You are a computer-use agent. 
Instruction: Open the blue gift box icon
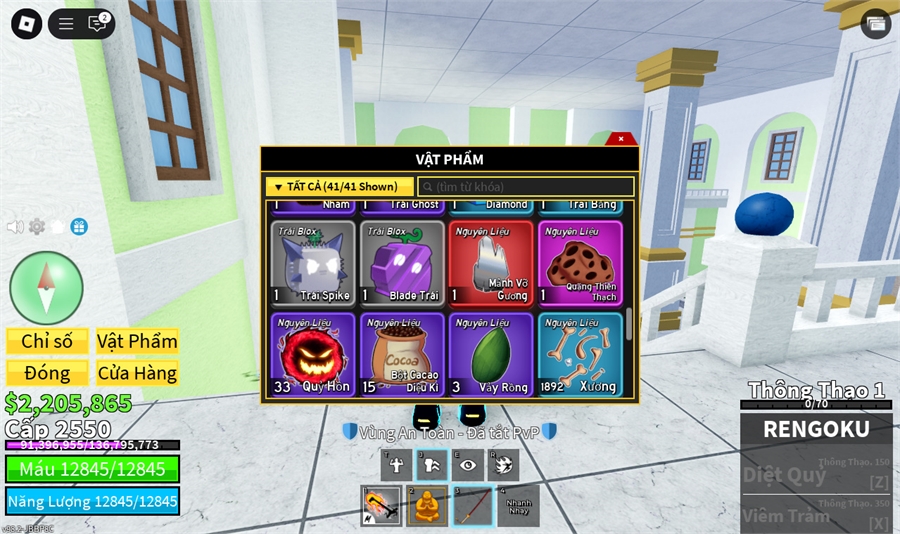[x=79, y=227]
